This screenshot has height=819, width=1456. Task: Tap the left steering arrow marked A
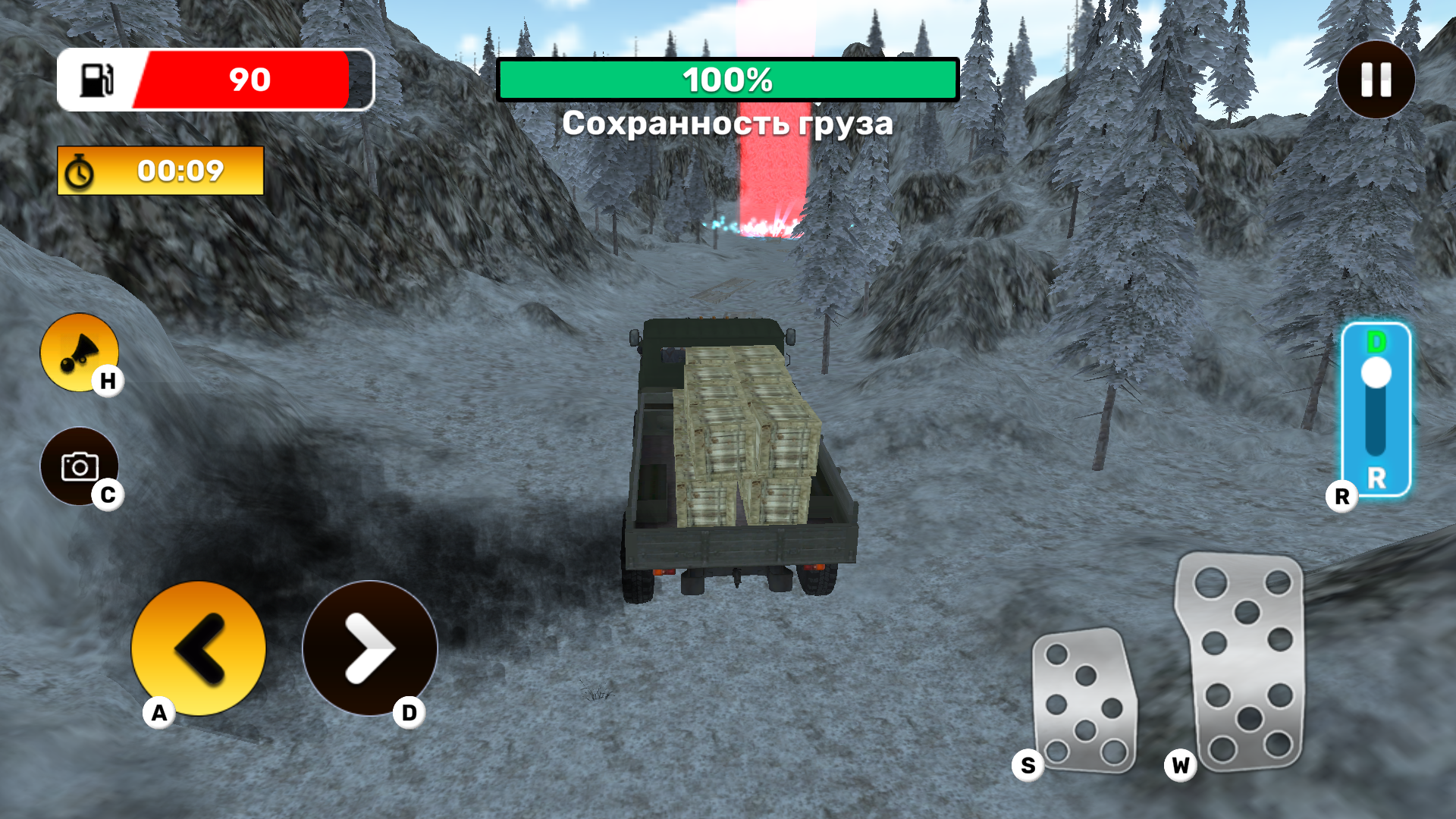click(199, 648)
